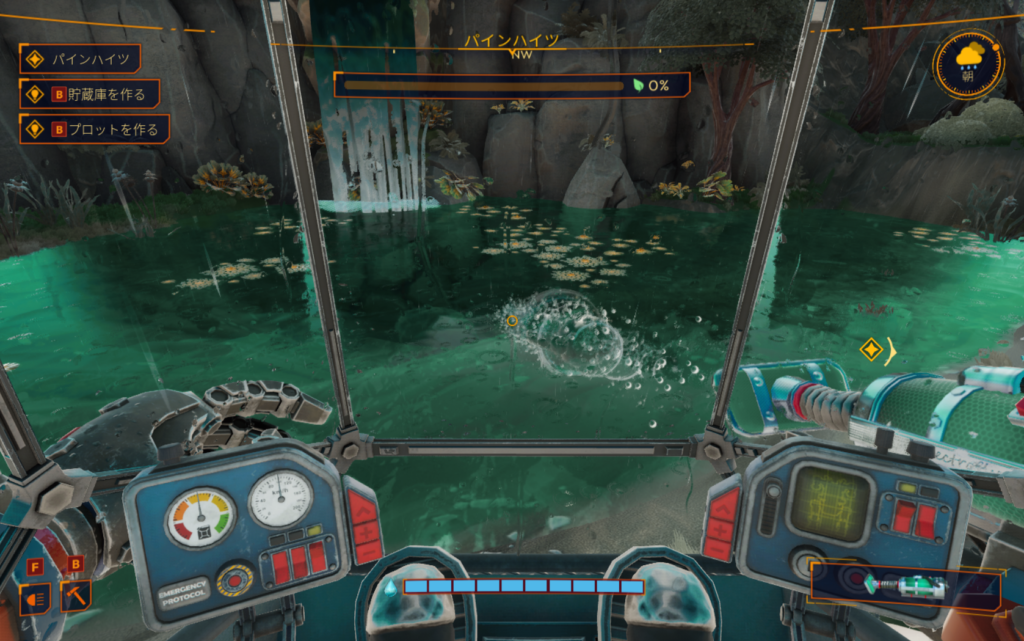This screenshot has height=641, width=1024.
Task: Open the build hammer tool
Action: pyautogui.click(x=75, y=596)
